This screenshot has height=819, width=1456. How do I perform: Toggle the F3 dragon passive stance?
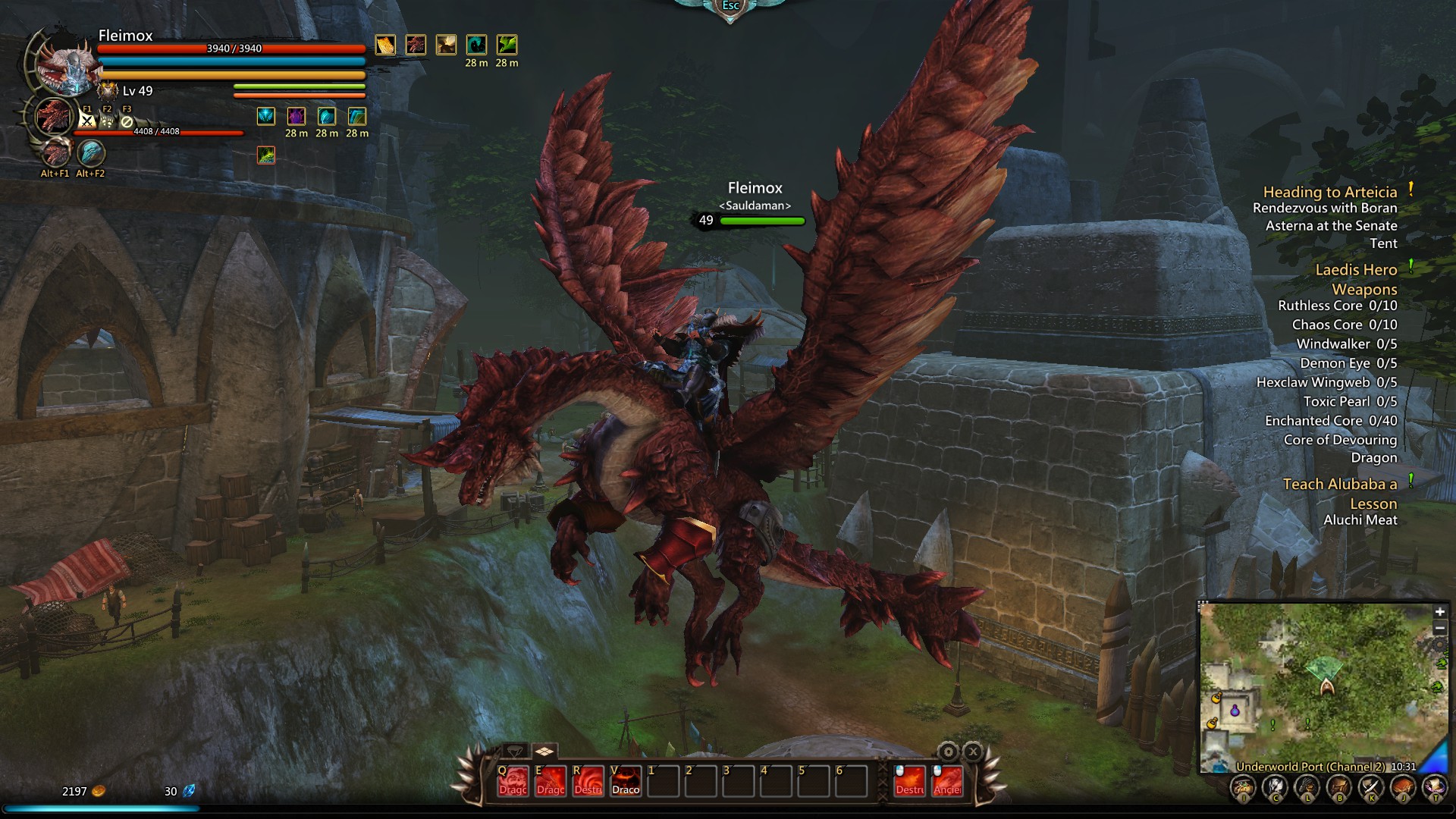click(x=127, y=121)
